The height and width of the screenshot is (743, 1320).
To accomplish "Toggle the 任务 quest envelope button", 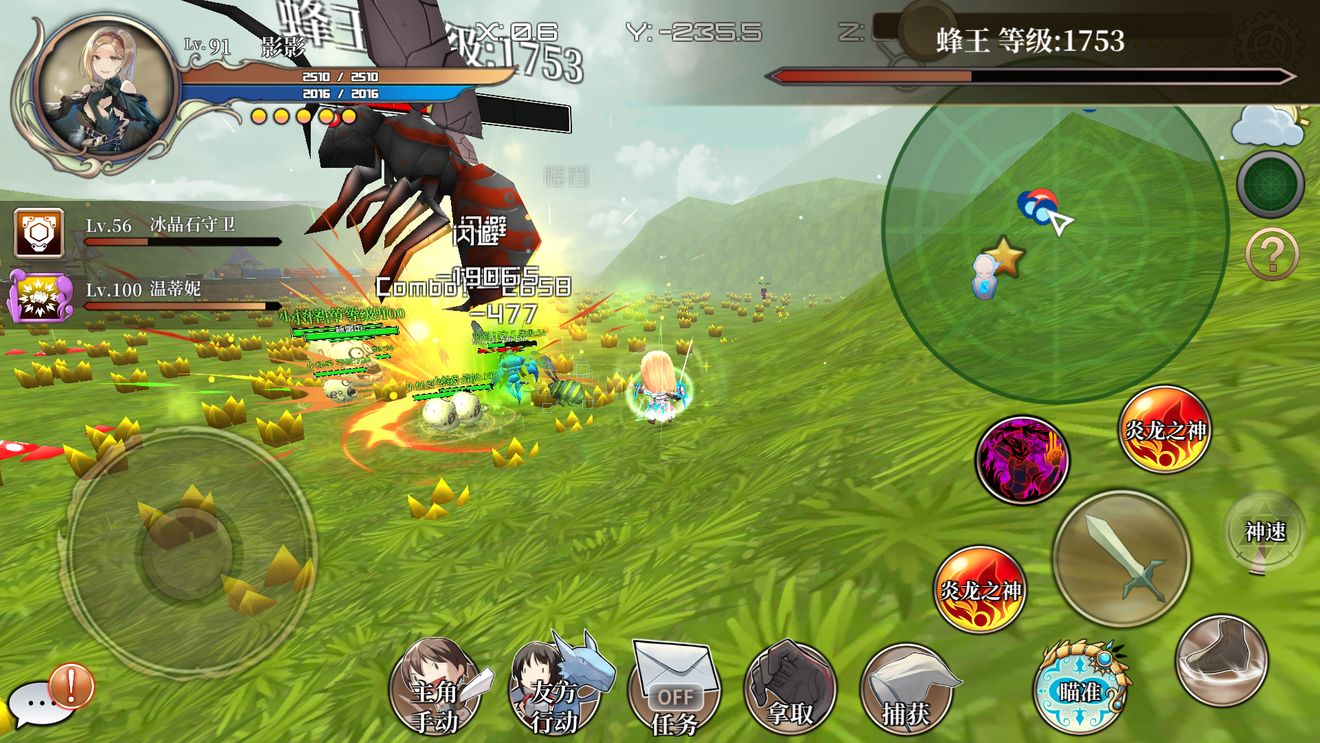I will click(674, 689).
